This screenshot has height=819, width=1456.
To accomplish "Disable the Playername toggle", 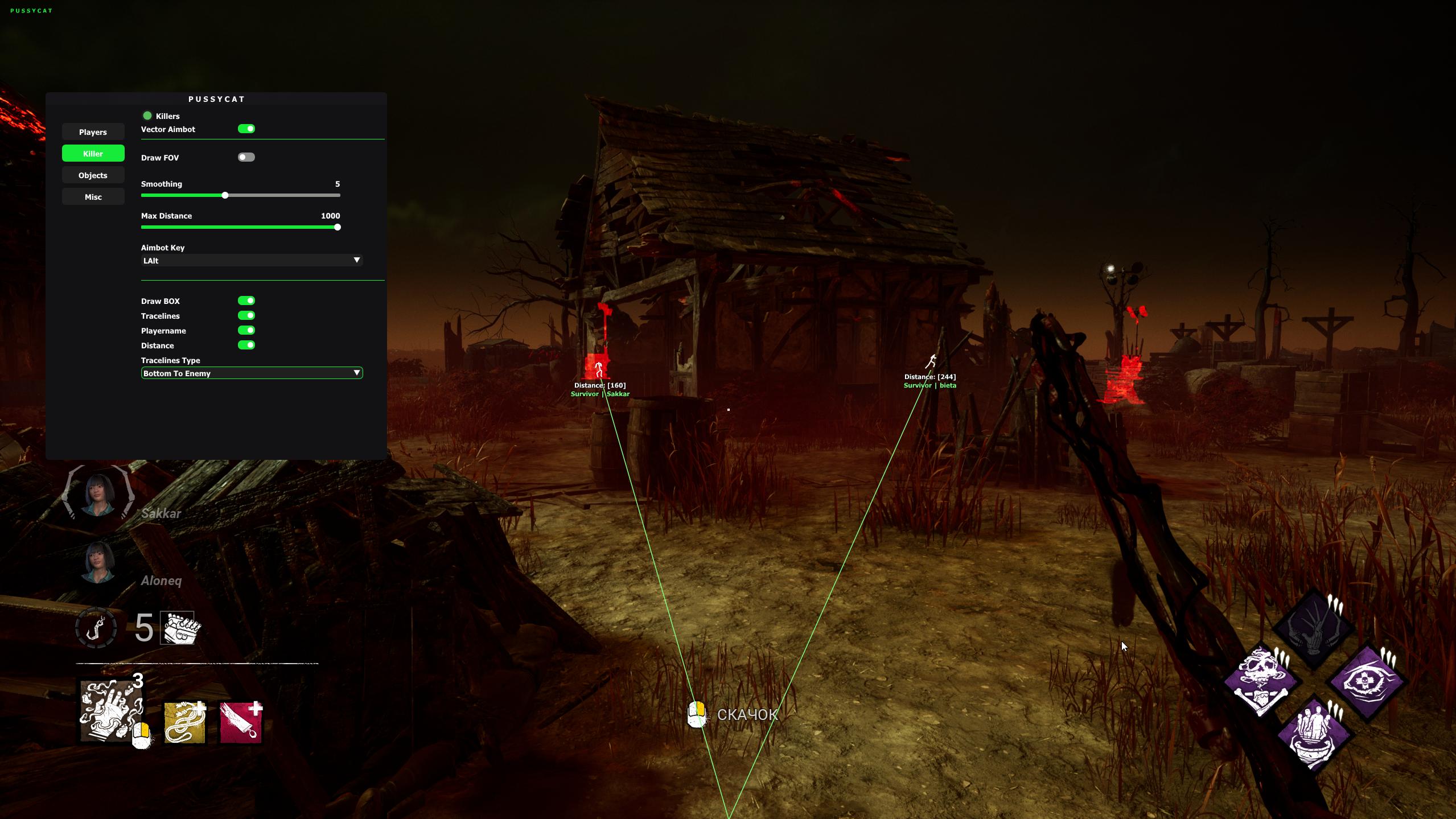I will tap(246, 331).
